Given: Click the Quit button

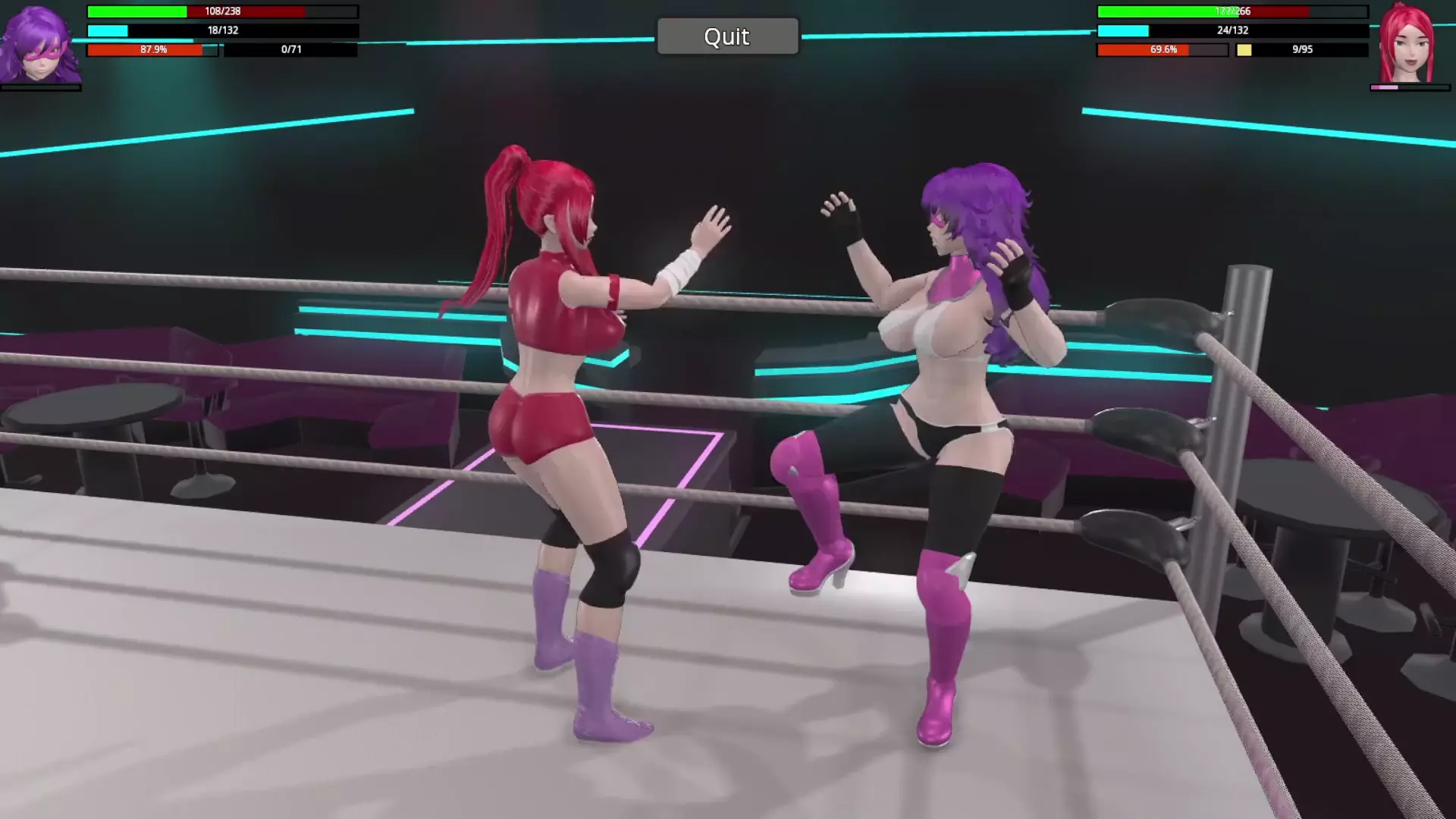Looking at the screenshot, I should tap(727, 36).
